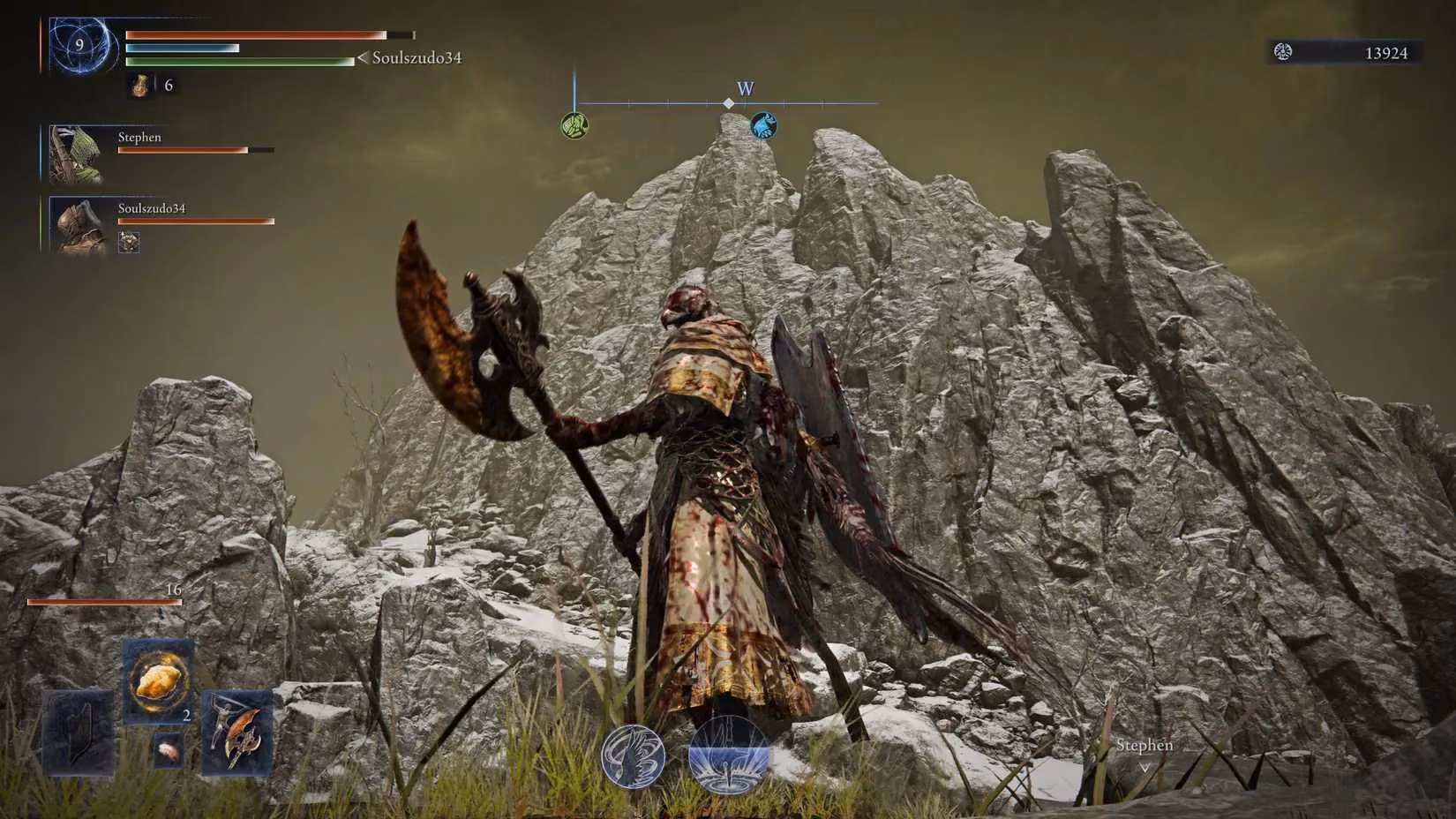The image size is (1456, 819).
Task: Activate the winged character skill icon
Action: [633, 756]
